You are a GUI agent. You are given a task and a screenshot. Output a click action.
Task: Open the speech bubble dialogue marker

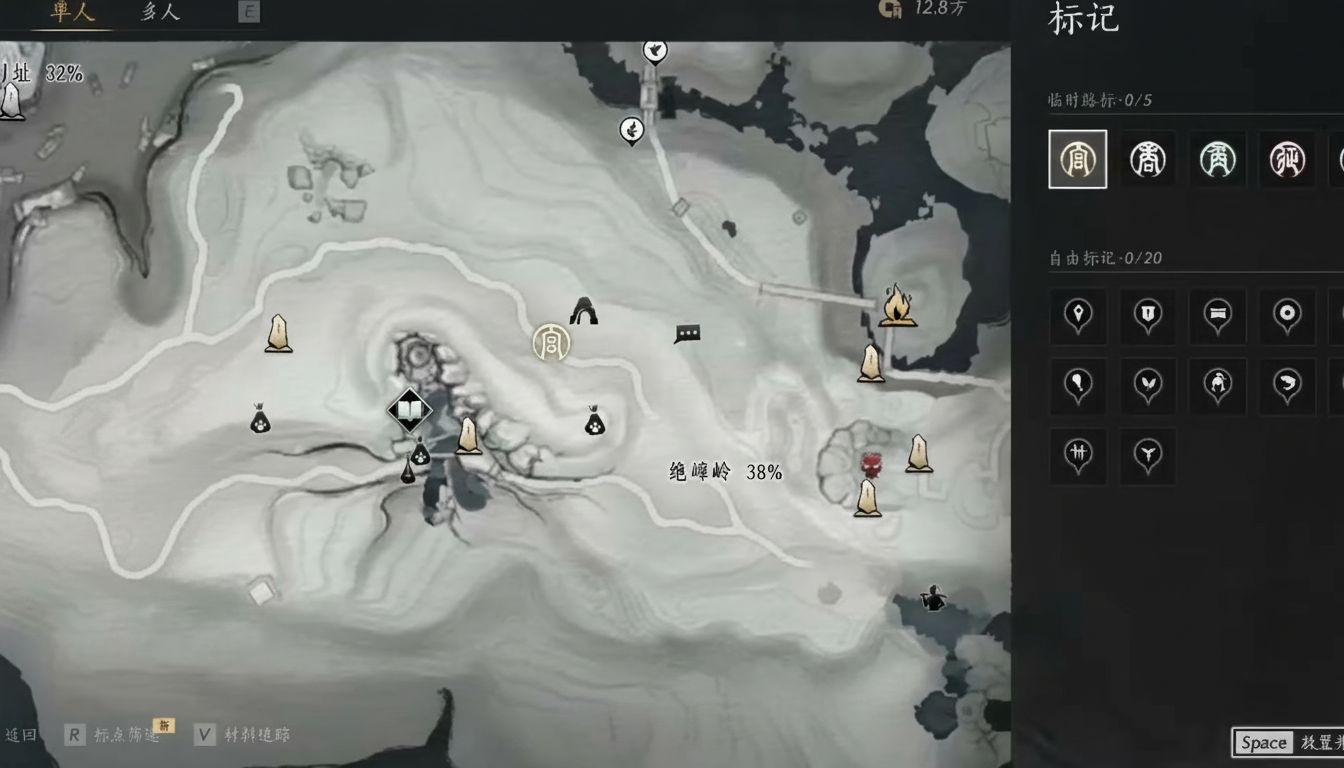click(687, 334)
